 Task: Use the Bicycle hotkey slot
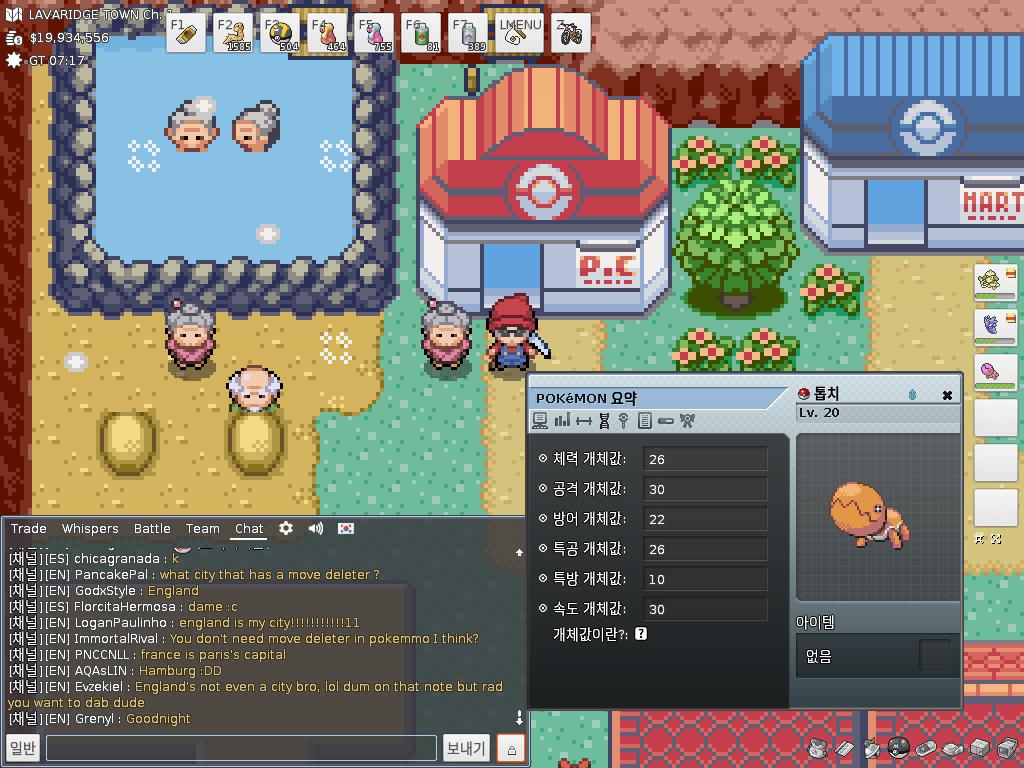570,33
